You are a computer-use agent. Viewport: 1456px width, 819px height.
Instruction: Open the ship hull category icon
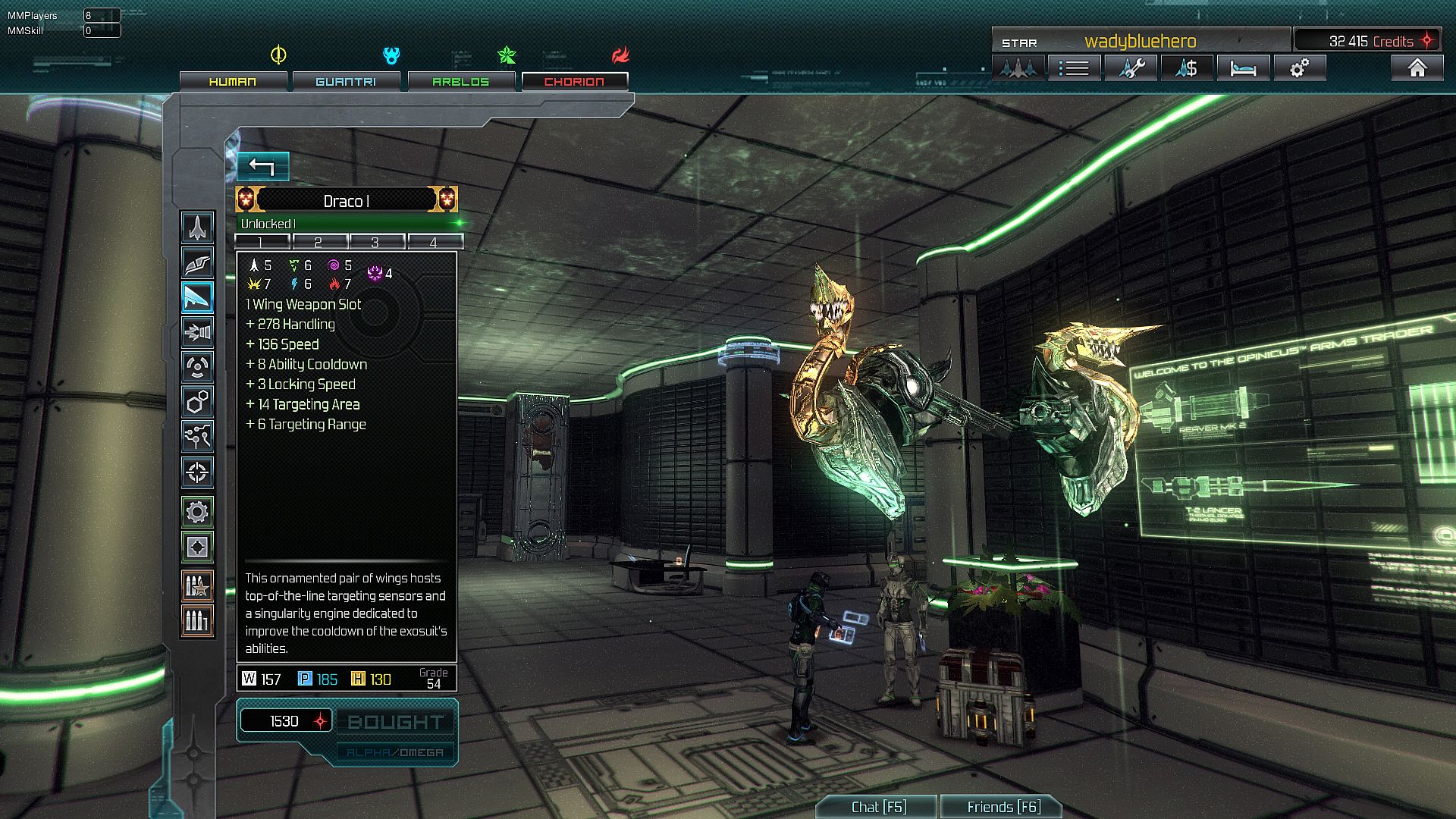[x=197, y=227]
